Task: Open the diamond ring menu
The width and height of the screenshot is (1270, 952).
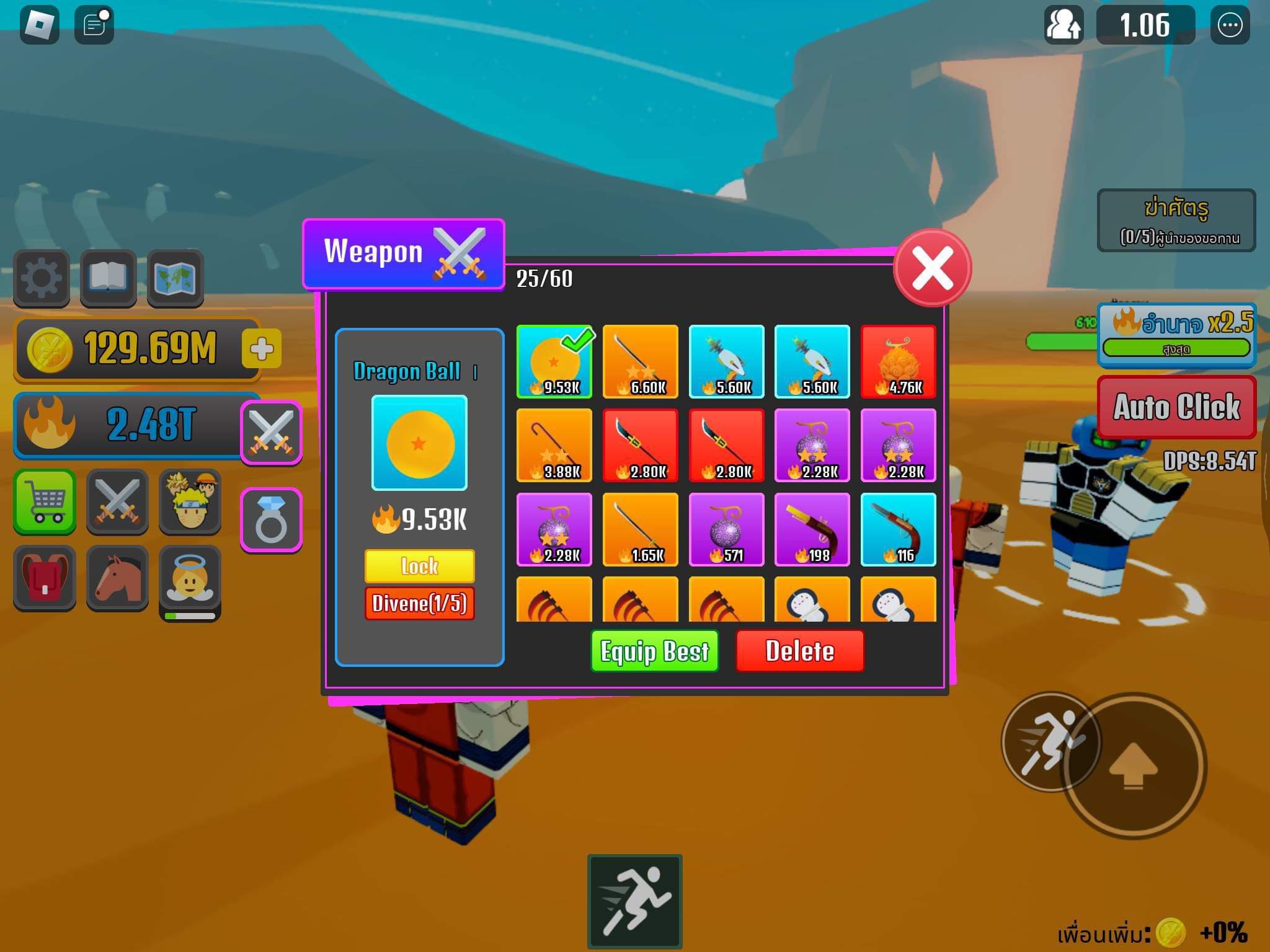Action: (271, 519)
